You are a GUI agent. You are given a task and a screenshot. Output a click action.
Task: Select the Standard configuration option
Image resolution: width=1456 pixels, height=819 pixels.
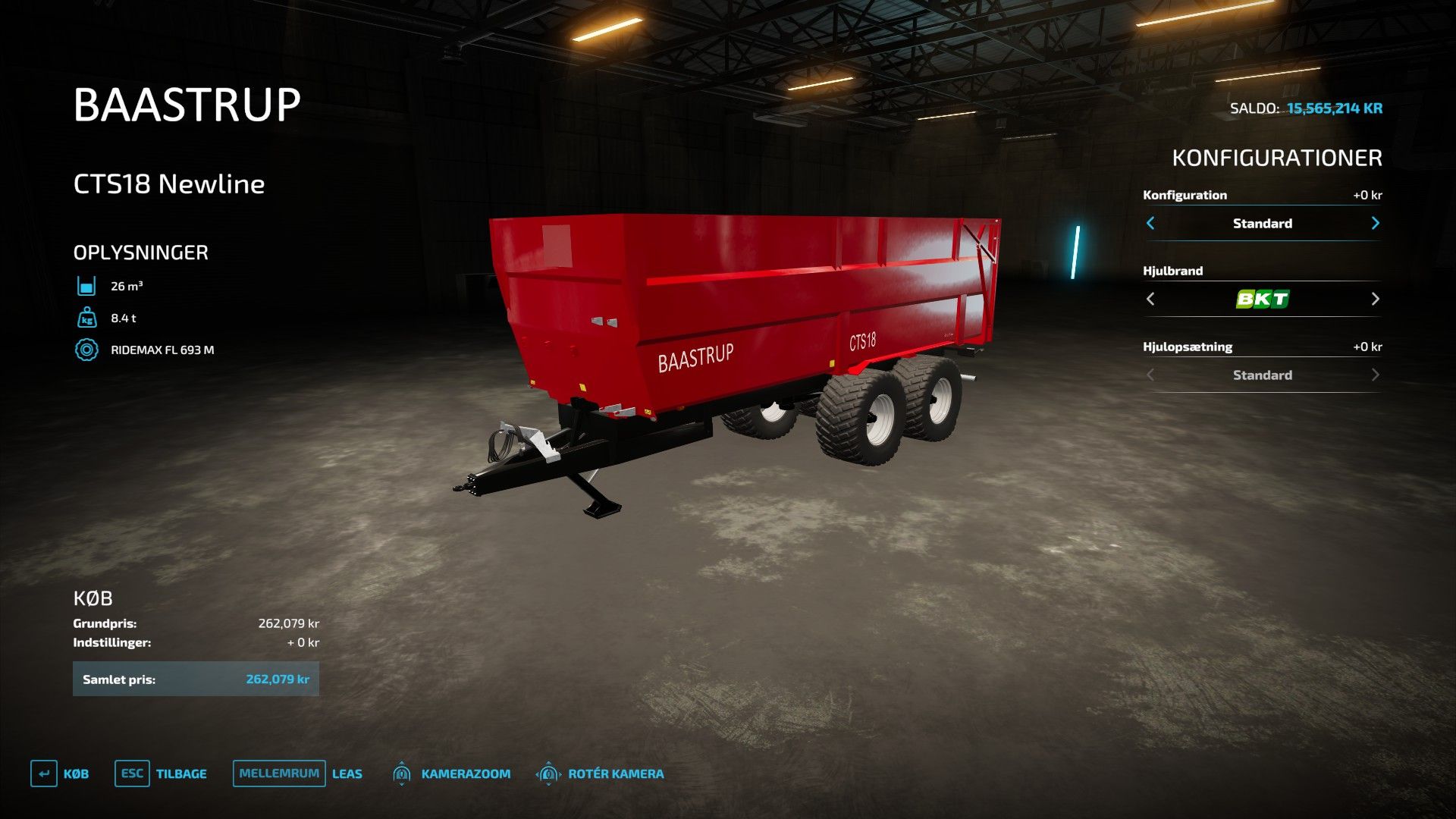pos(1262,223)
